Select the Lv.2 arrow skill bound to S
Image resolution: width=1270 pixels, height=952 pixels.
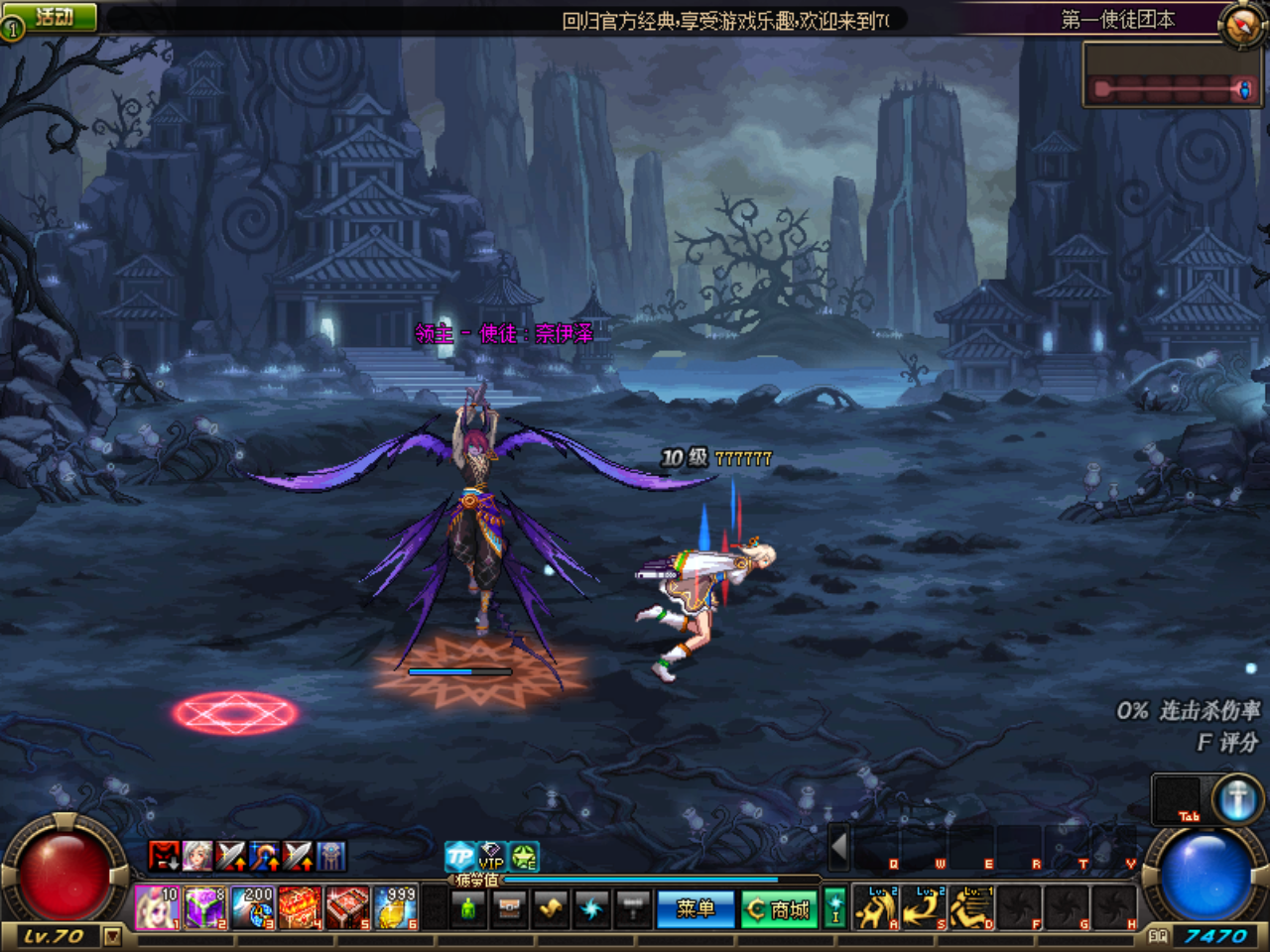[923, 907]
